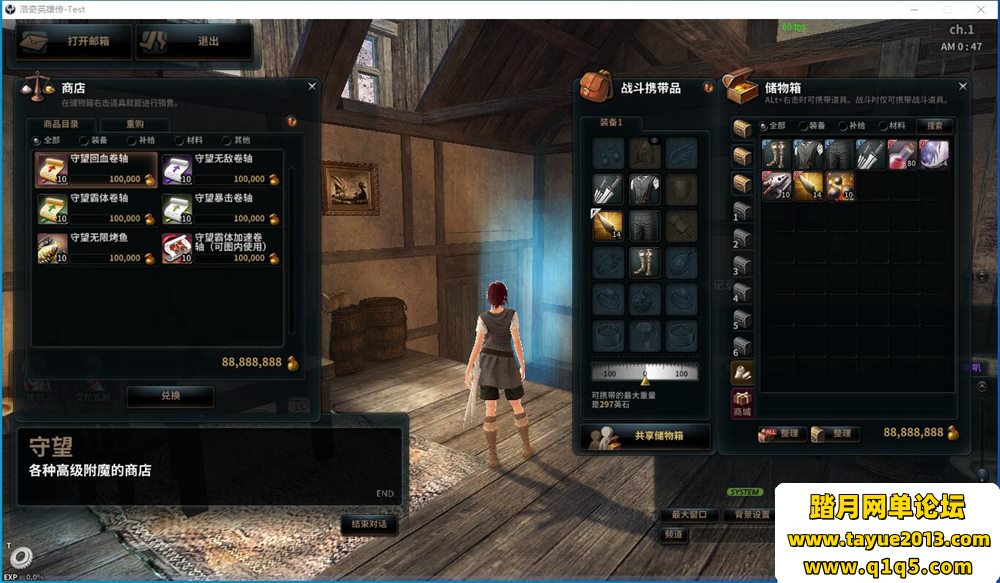Image resolution: width=1000 pixels, height=583 pixels.
Task: Click the storage 搜索 search button
Action: pos(935,126)
